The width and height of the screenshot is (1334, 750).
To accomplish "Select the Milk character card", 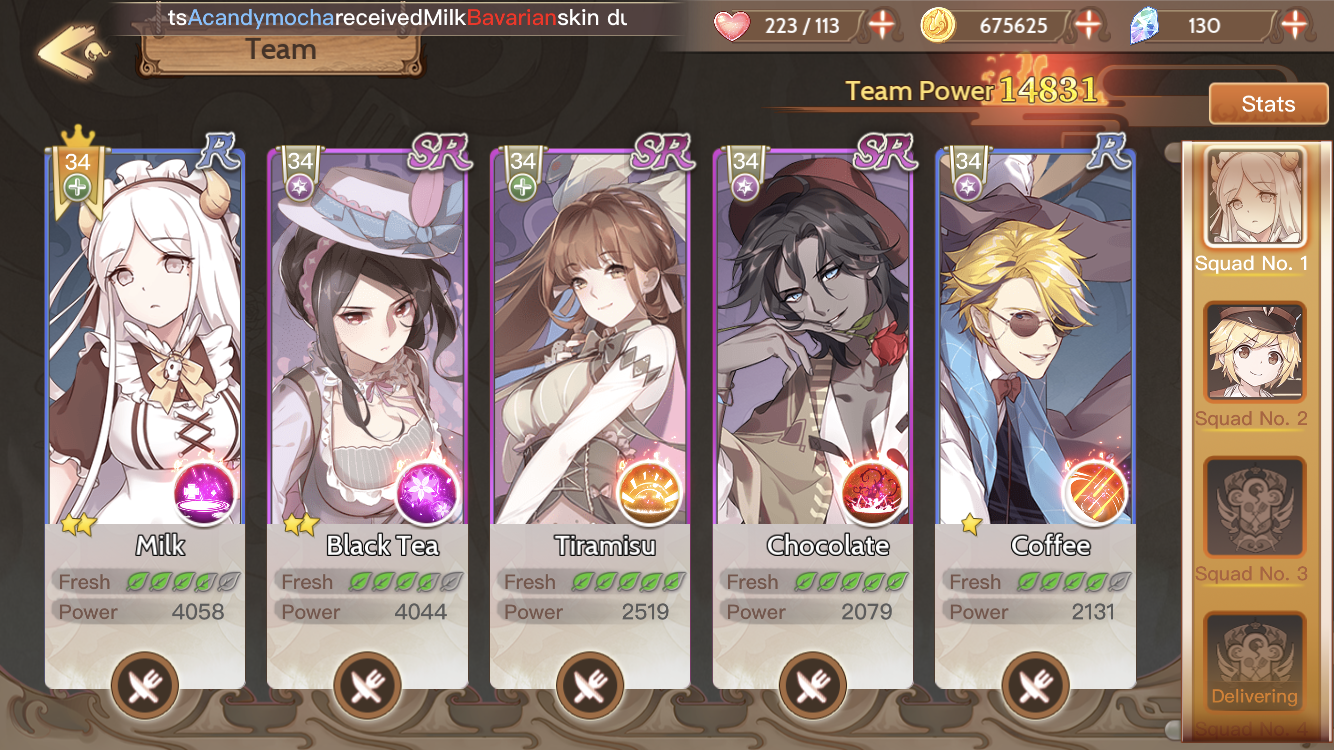I will 145,340.
